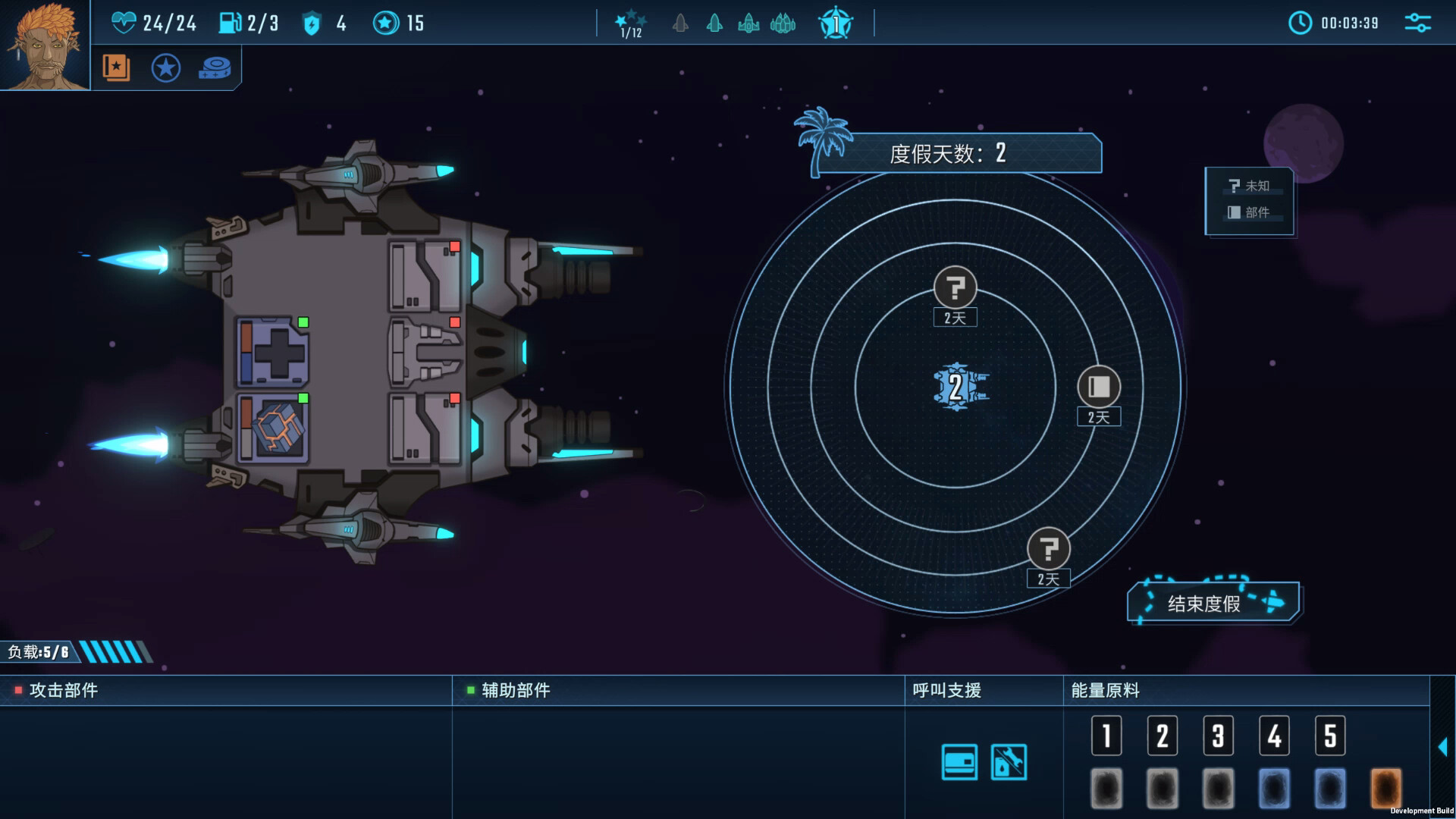Click the 部件 node on the orbit map
This screenshot has width=1456, height=819.
click(x=1098, y=388)
